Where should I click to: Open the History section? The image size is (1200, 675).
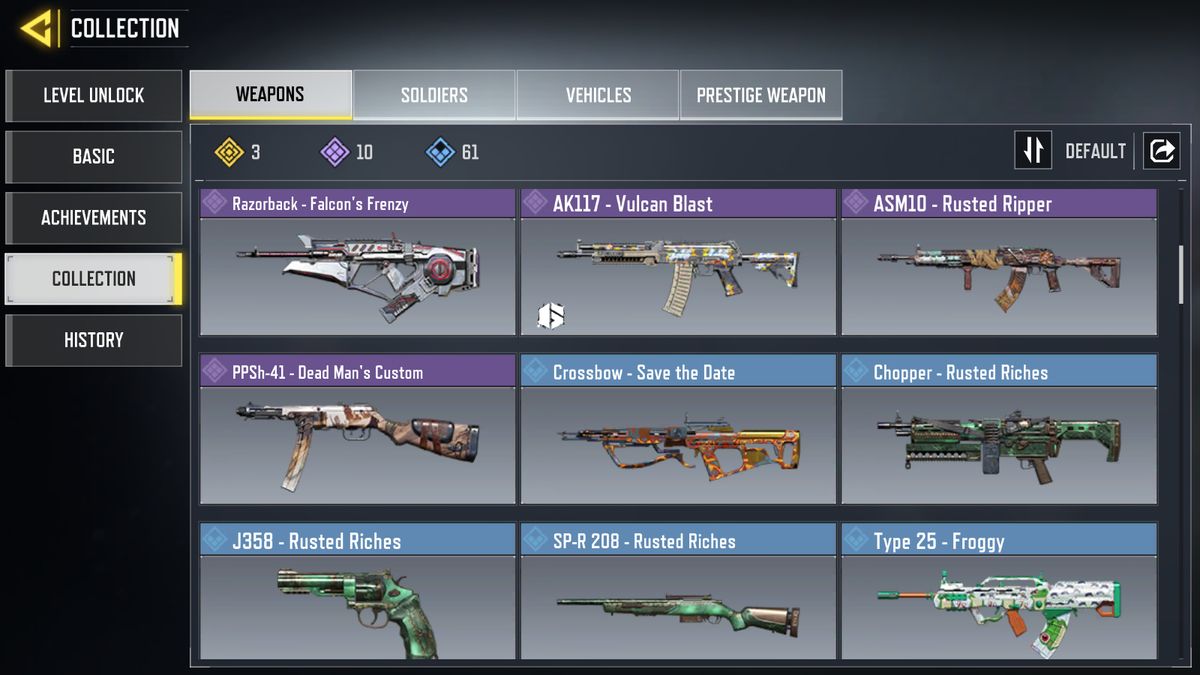click(93, 340)
